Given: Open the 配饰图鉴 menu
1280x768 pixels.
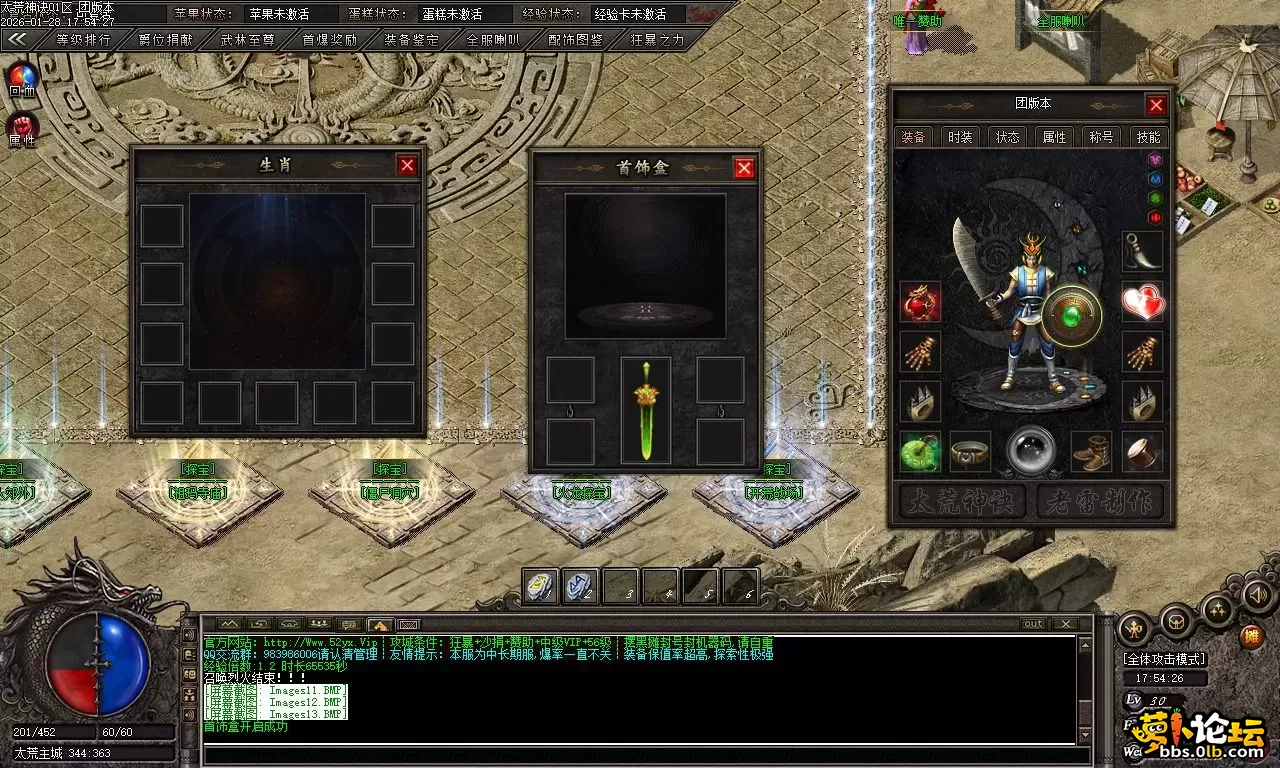Looking at the screenshot, I should tap(576, 41).
